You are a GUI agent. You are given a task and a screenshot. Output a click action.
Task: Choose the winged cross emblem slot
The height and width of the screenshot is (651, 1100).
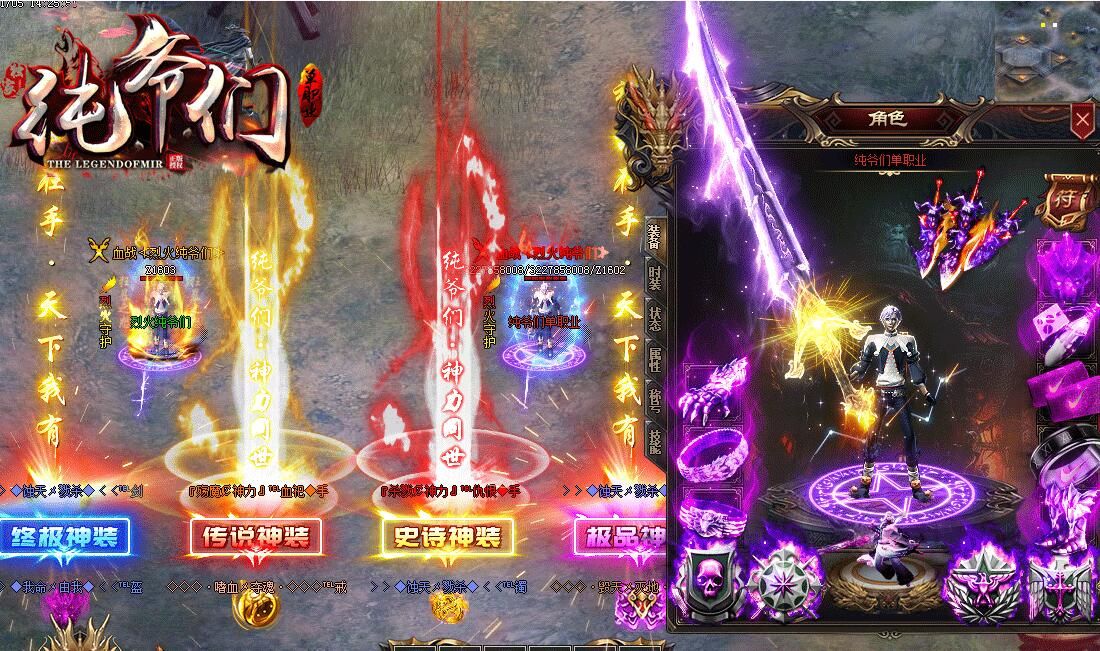pos(1059,588)
